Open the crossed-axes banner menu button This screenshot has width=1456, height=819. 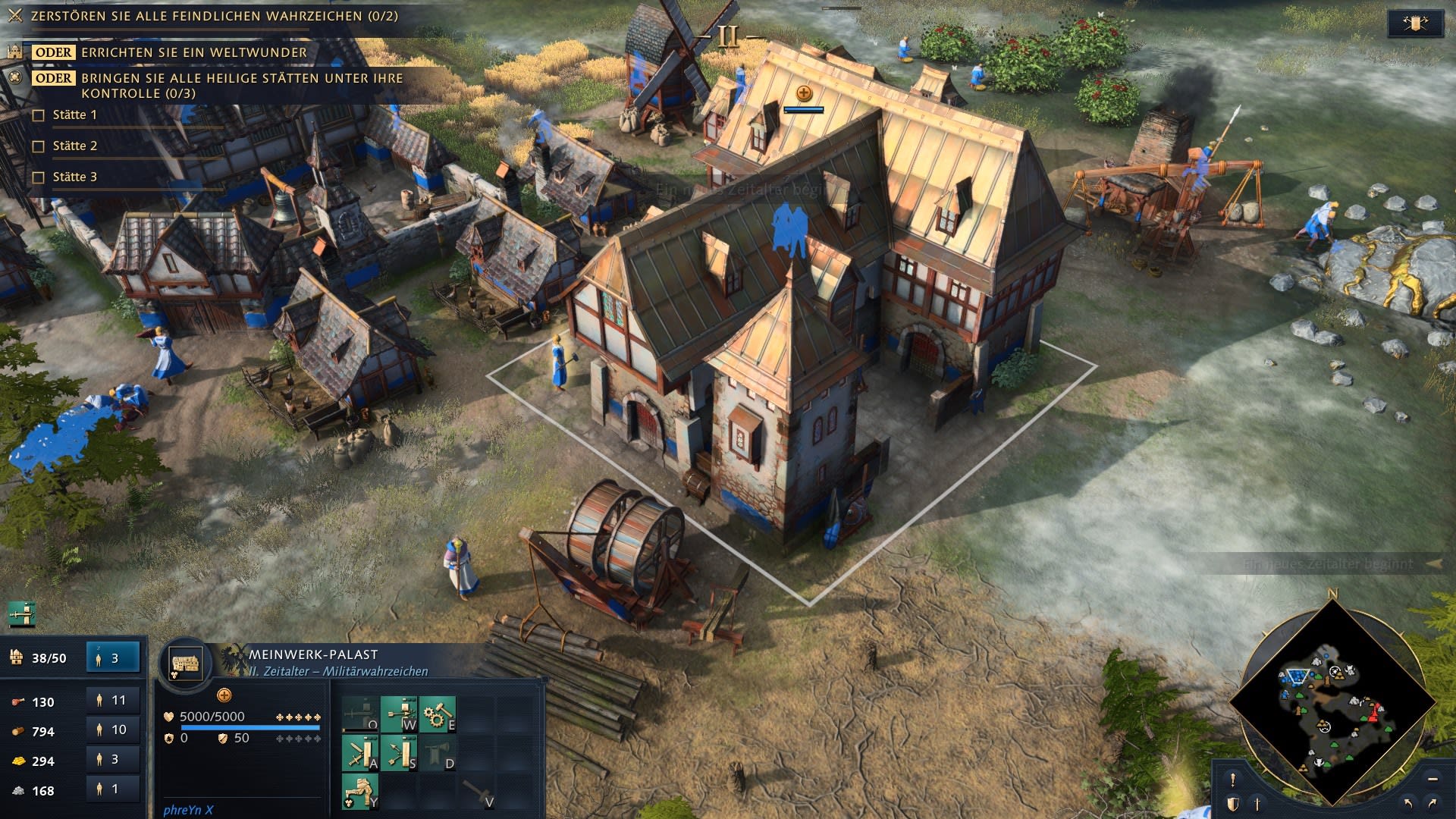coord(1414,24)
